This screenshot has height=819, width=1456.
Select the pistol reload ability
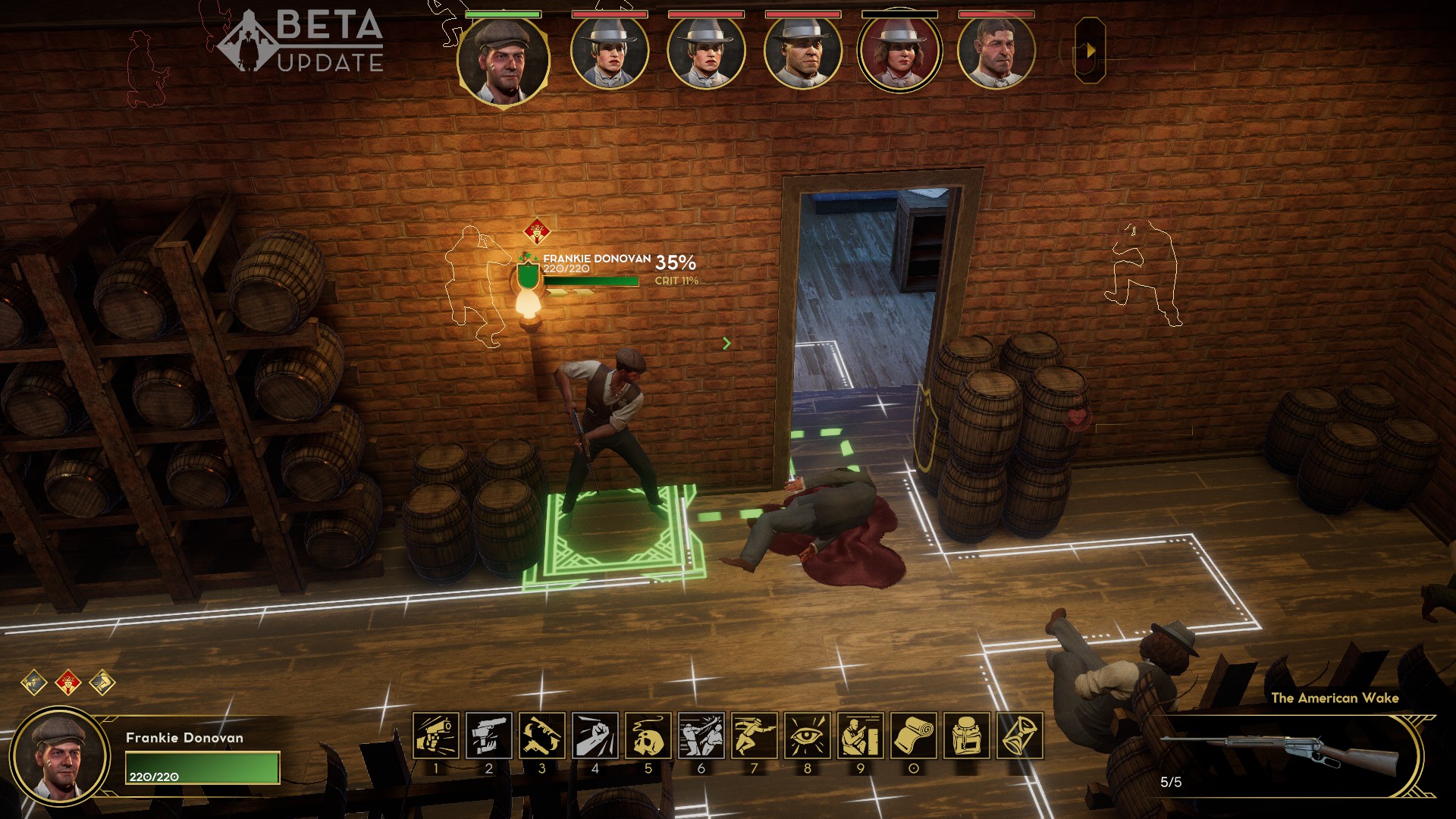pos(488,735)
